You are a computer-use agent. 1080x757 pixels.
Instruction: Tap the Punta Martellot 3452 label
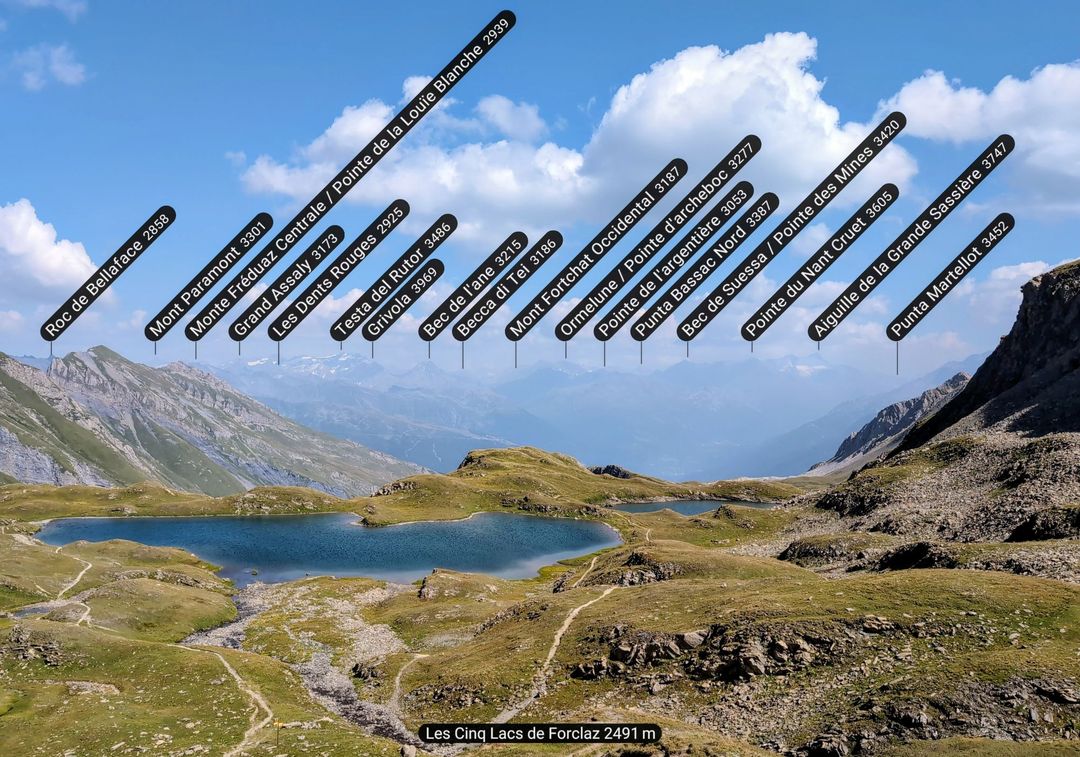(x=950, y=277)
